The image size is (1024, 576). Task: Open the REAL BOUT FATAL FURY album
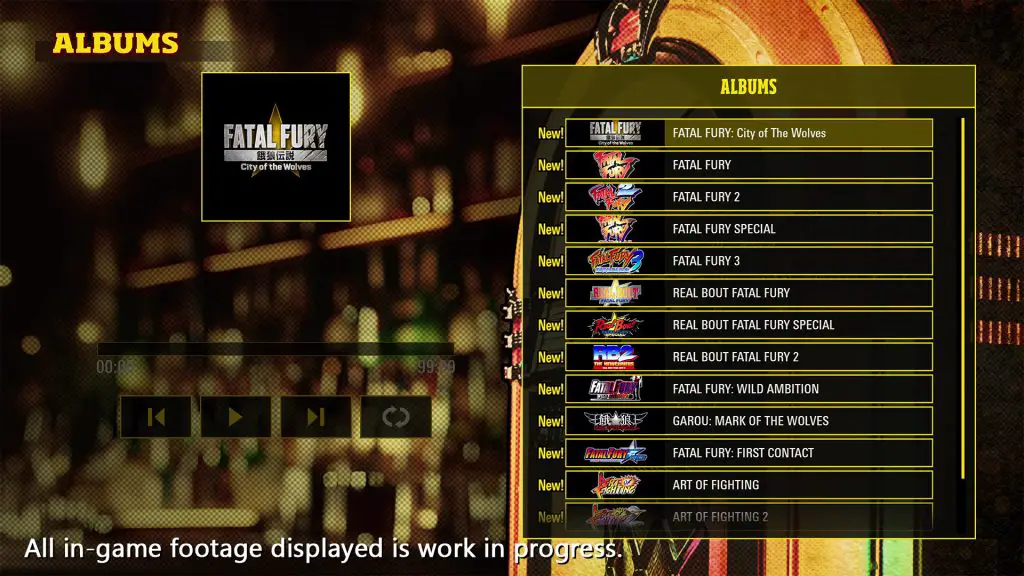tap(748, 293)
